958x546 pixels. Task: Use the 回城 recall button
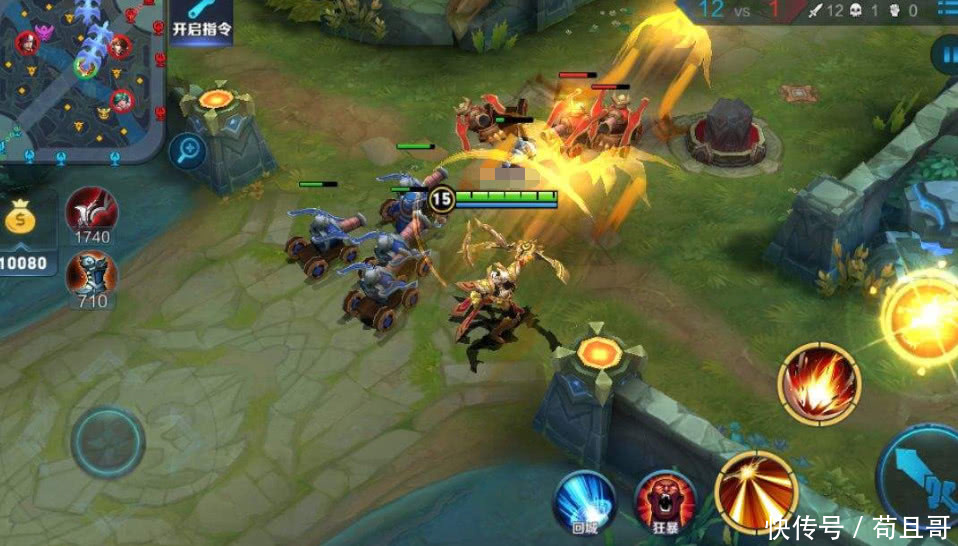584,500
